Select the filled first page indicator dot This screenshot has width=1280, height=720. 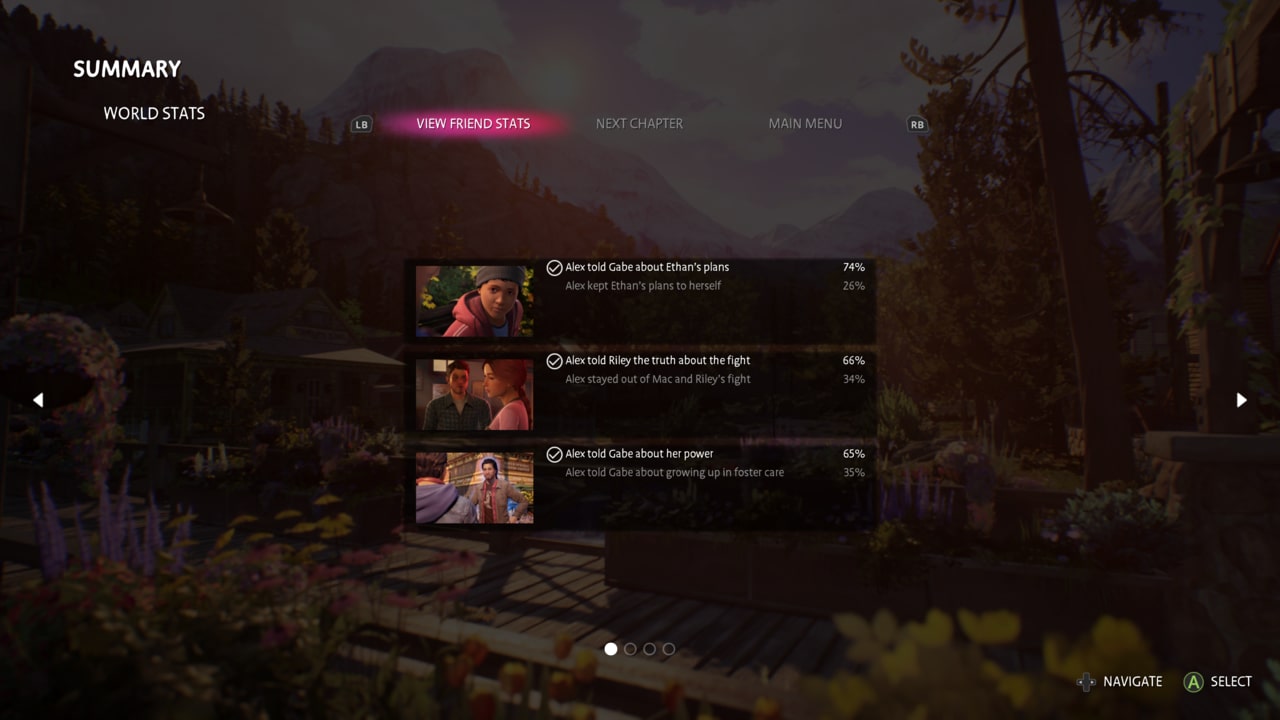click(x=611, y=649)
